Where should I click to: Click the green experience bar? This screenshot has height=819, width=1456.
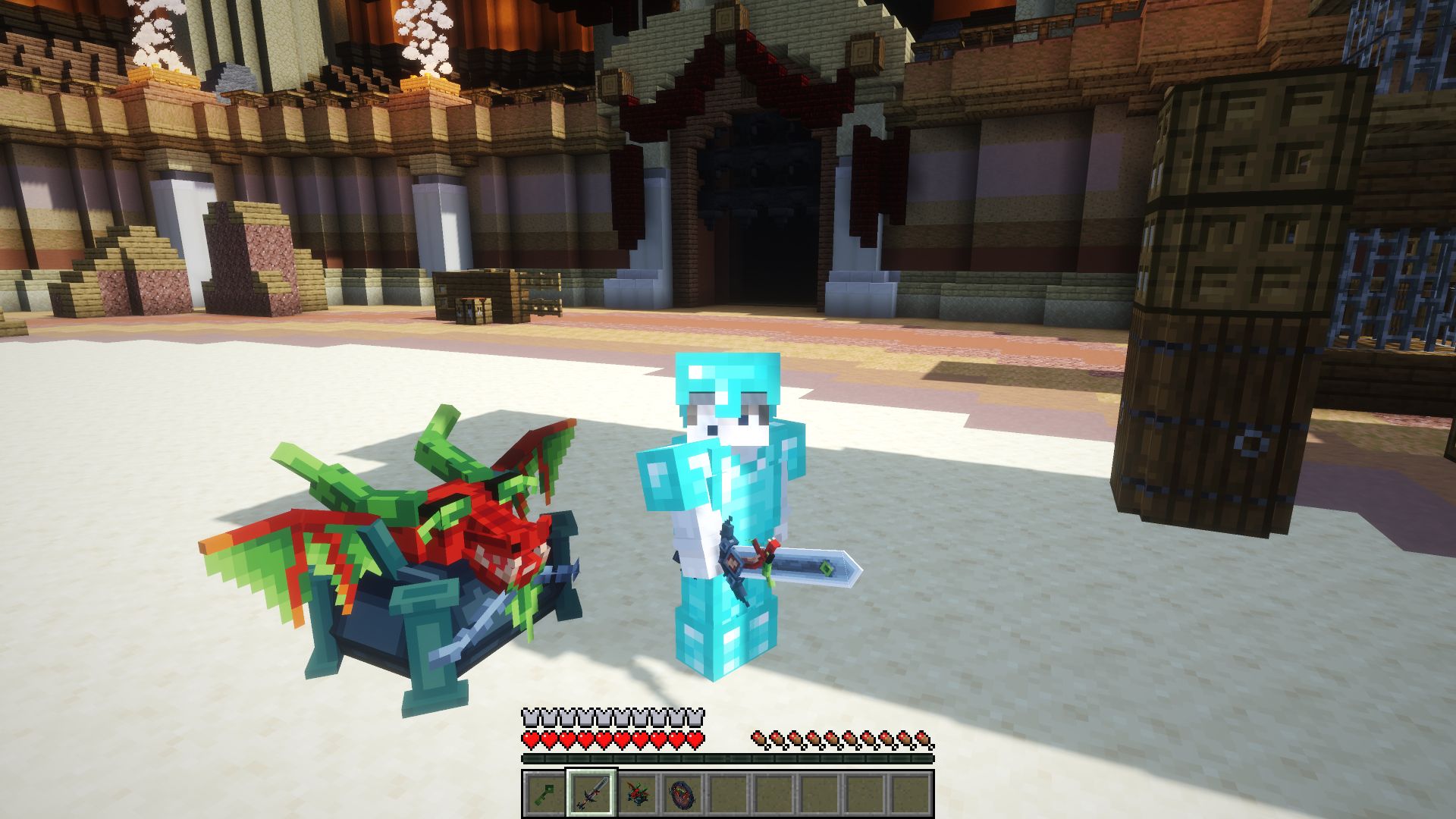[x=728, y=758]
